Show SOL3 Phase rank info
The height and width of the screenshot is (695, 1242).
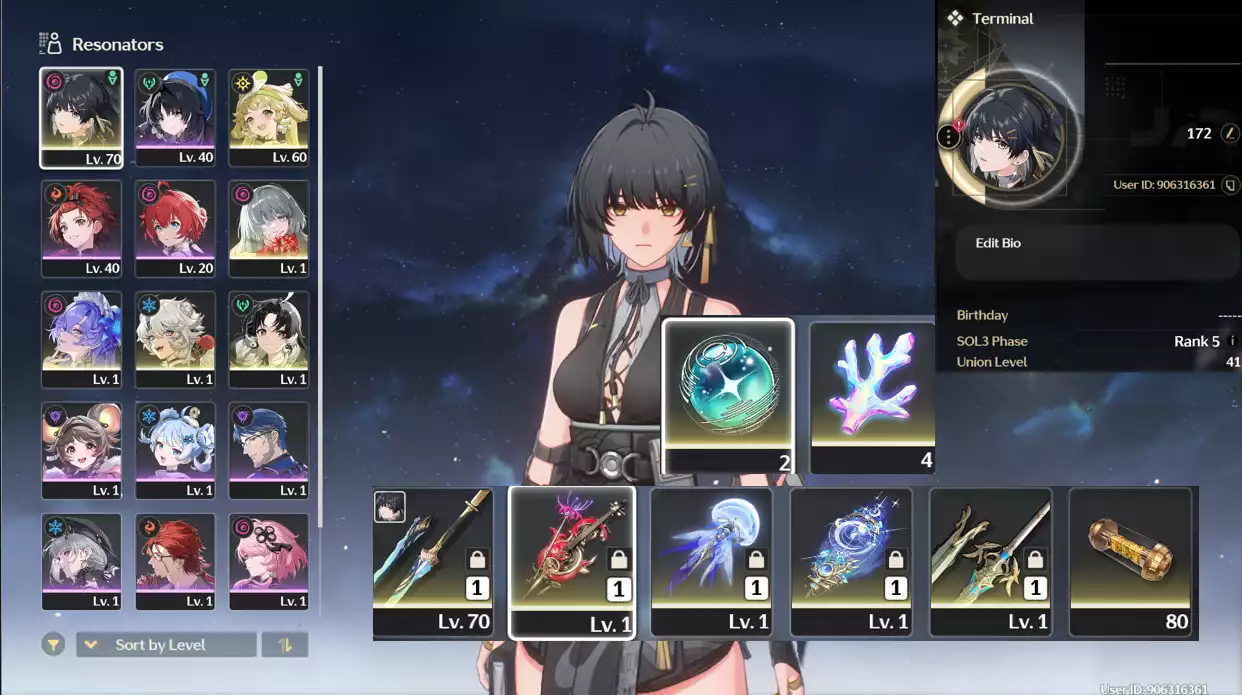click(1232, 341)
